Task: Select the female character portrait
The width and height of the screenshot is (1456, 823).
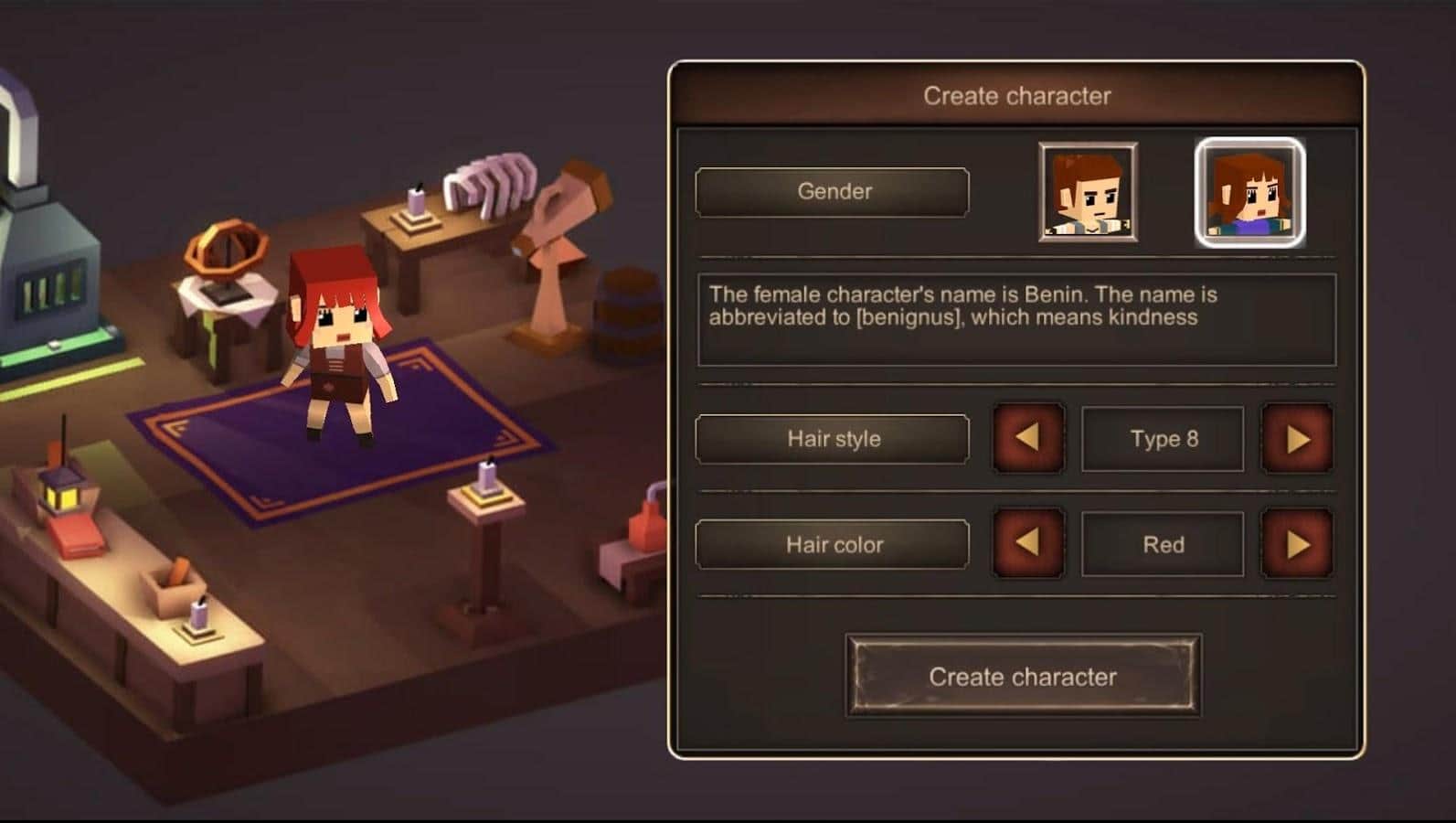Action: coord(1249,192)
